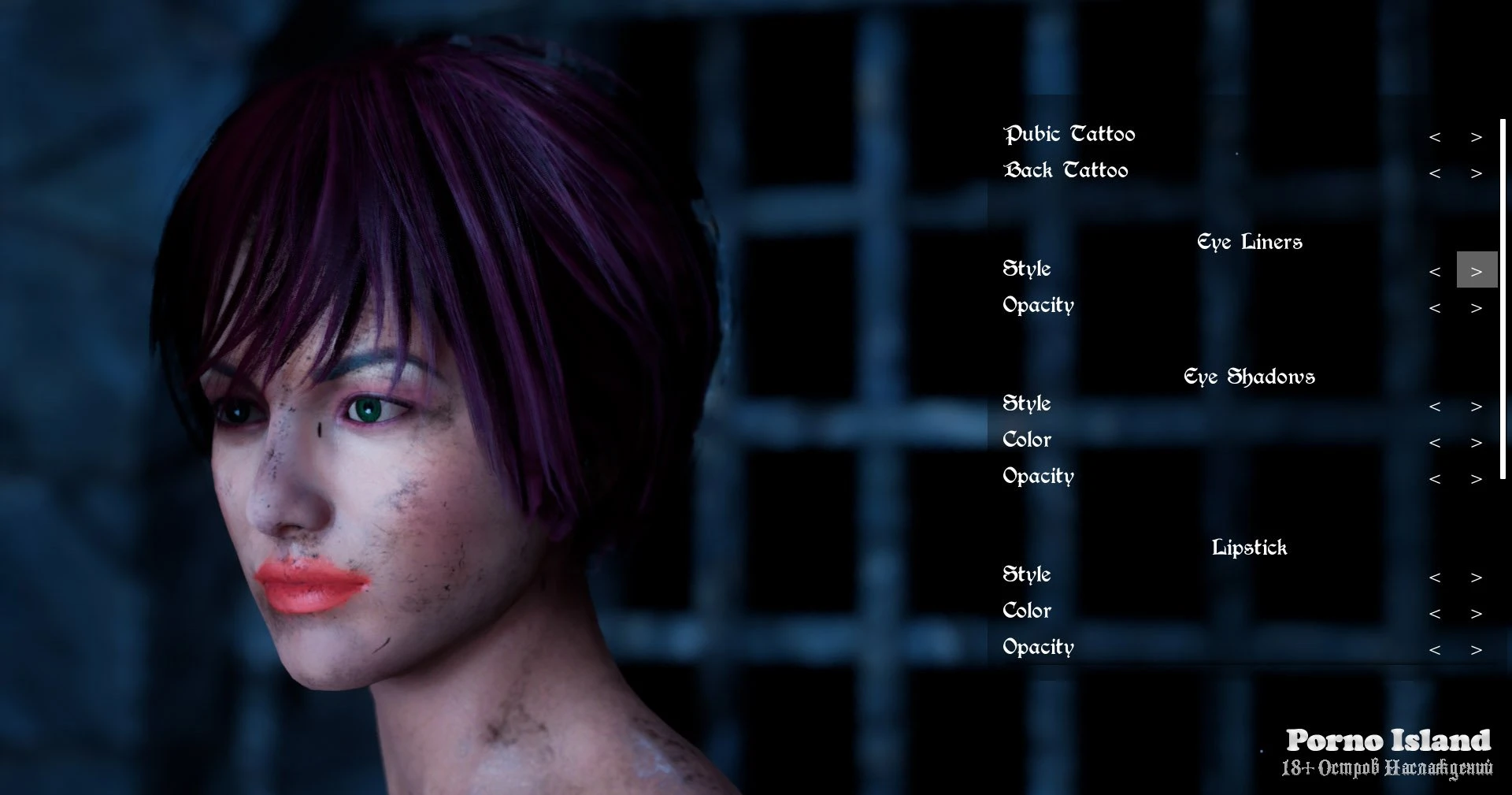This screenshot has height=795, width=1512.
Task: Select next Pubic Tattoo option
Action: (x=1477, y=137)
